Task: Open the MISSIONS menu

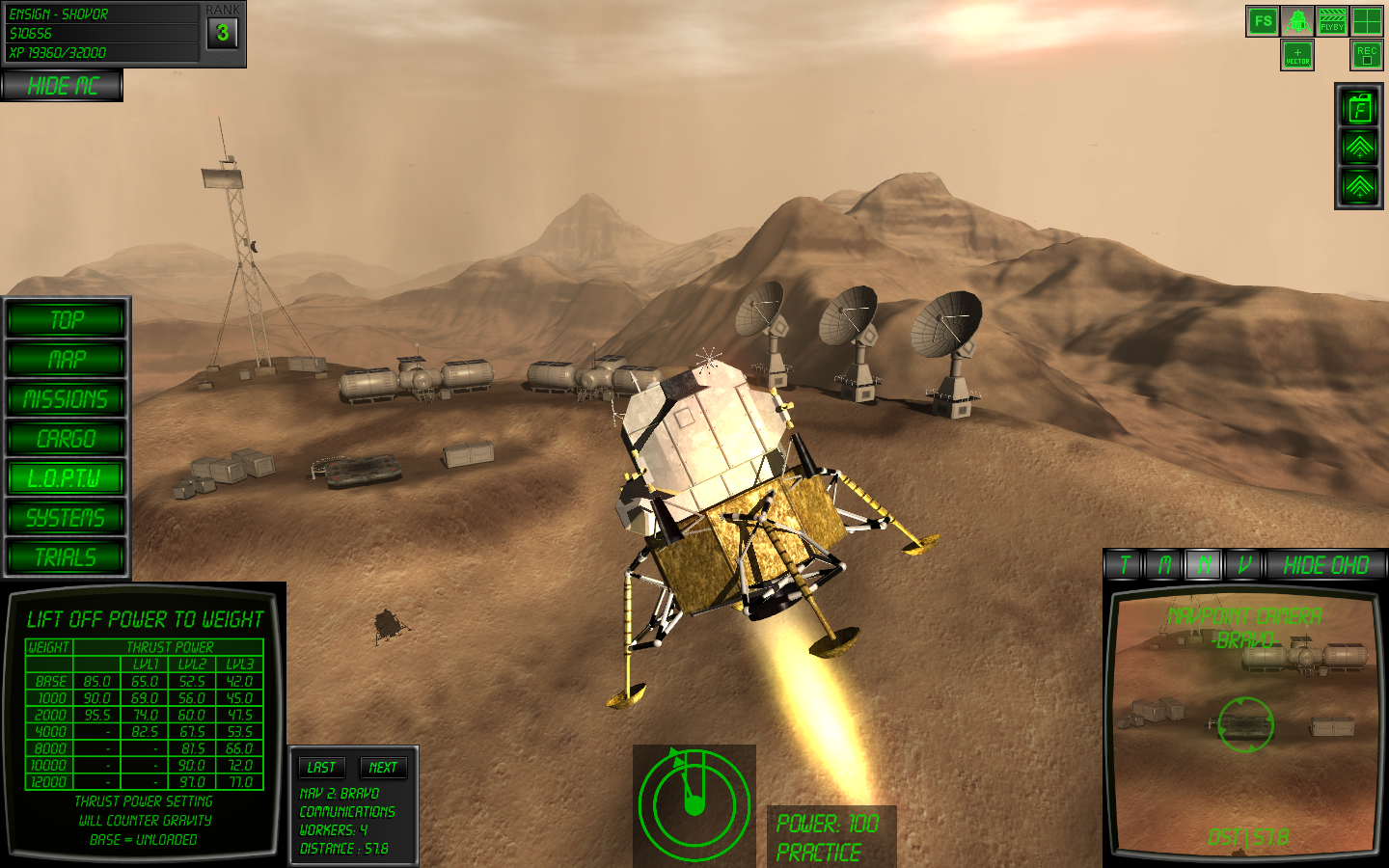Action: (x=67, y=399)
